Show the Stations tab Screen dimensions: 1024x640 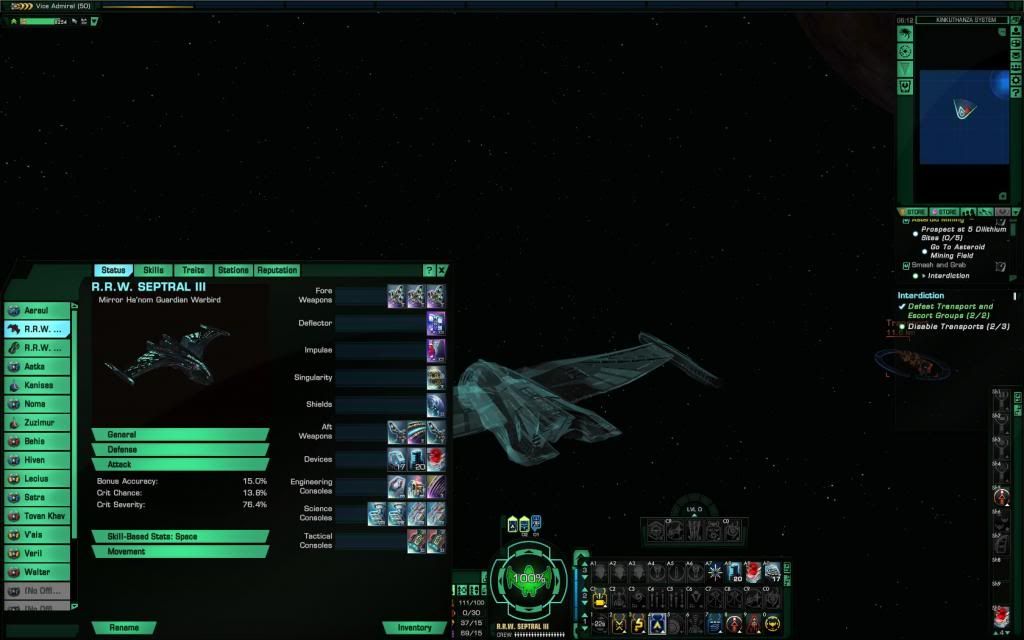(233, 270)
